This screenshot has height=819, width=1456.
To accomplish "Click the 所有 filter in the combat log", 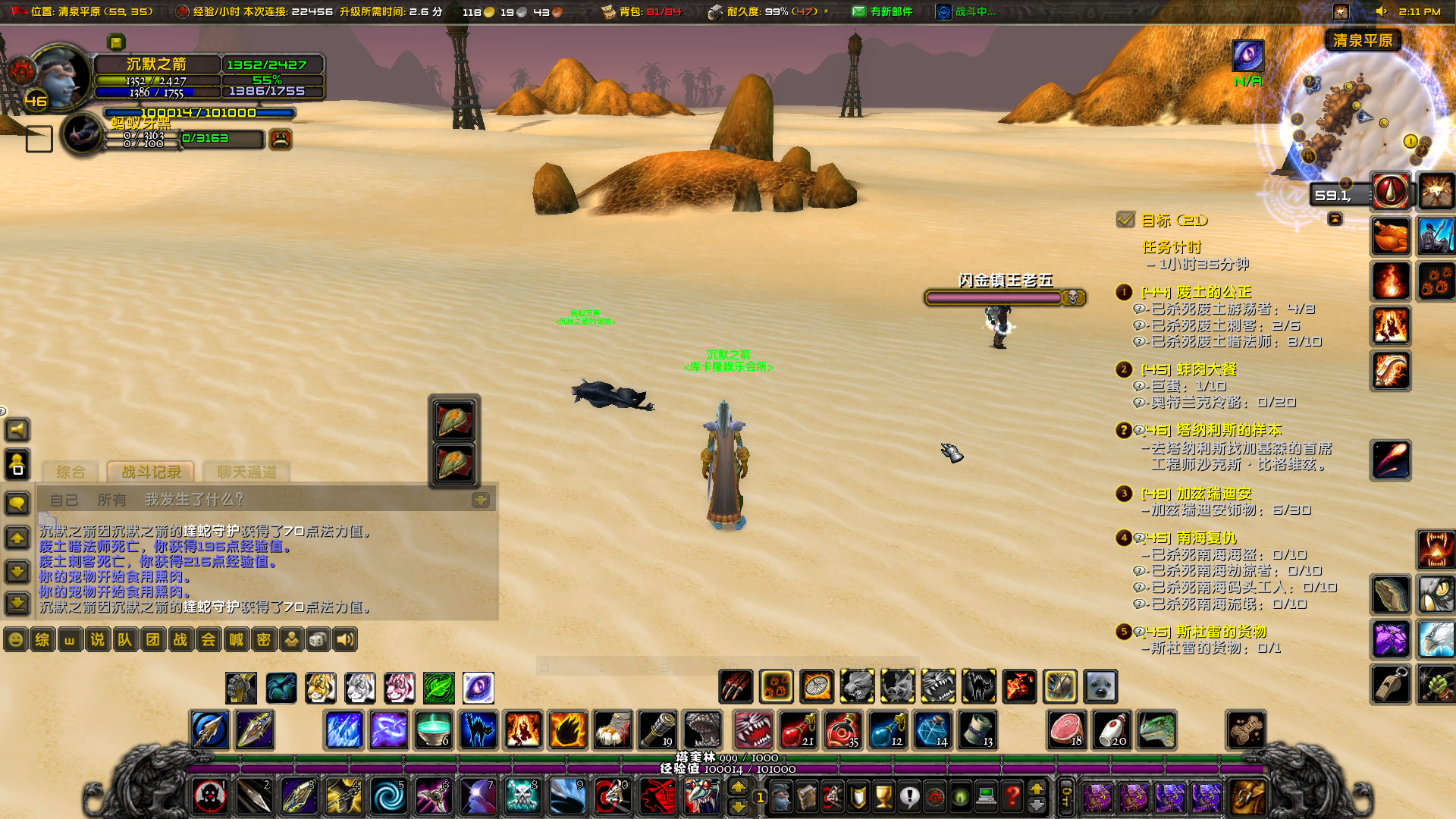I will [112, 500].
